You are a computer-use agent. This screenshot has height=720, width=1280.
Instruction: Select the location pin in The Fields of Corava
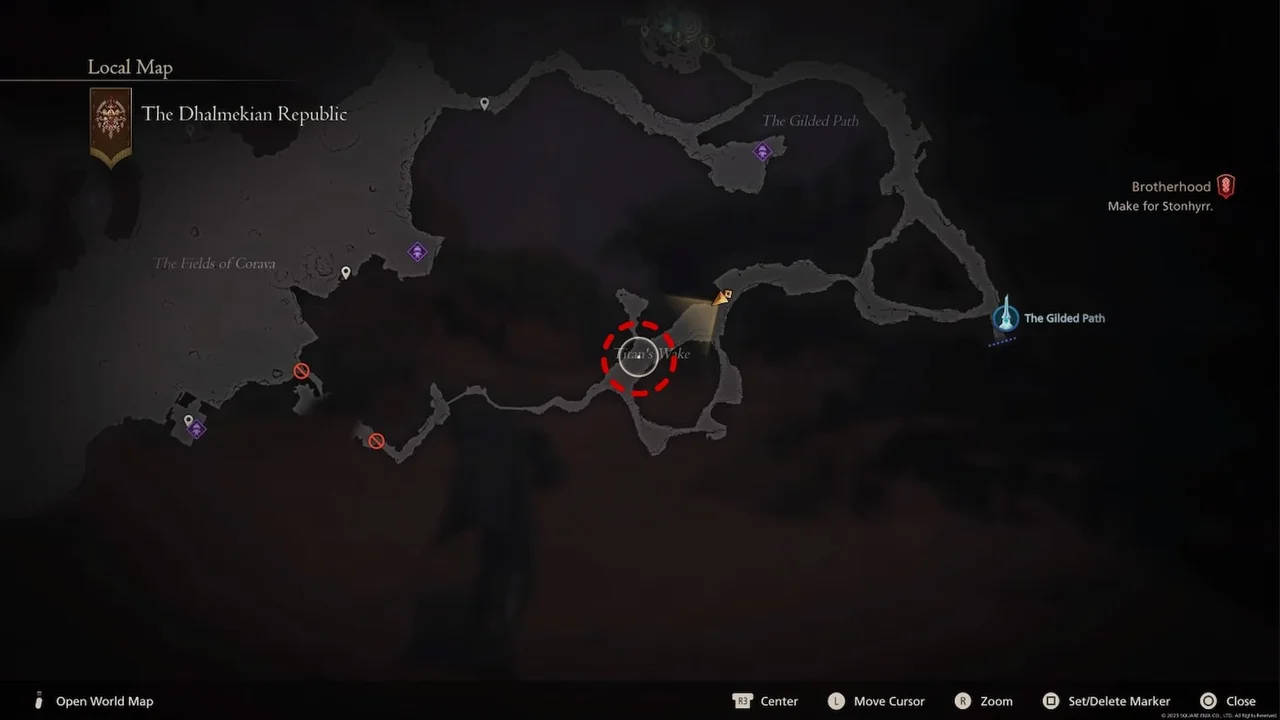[x=346, y=272]
